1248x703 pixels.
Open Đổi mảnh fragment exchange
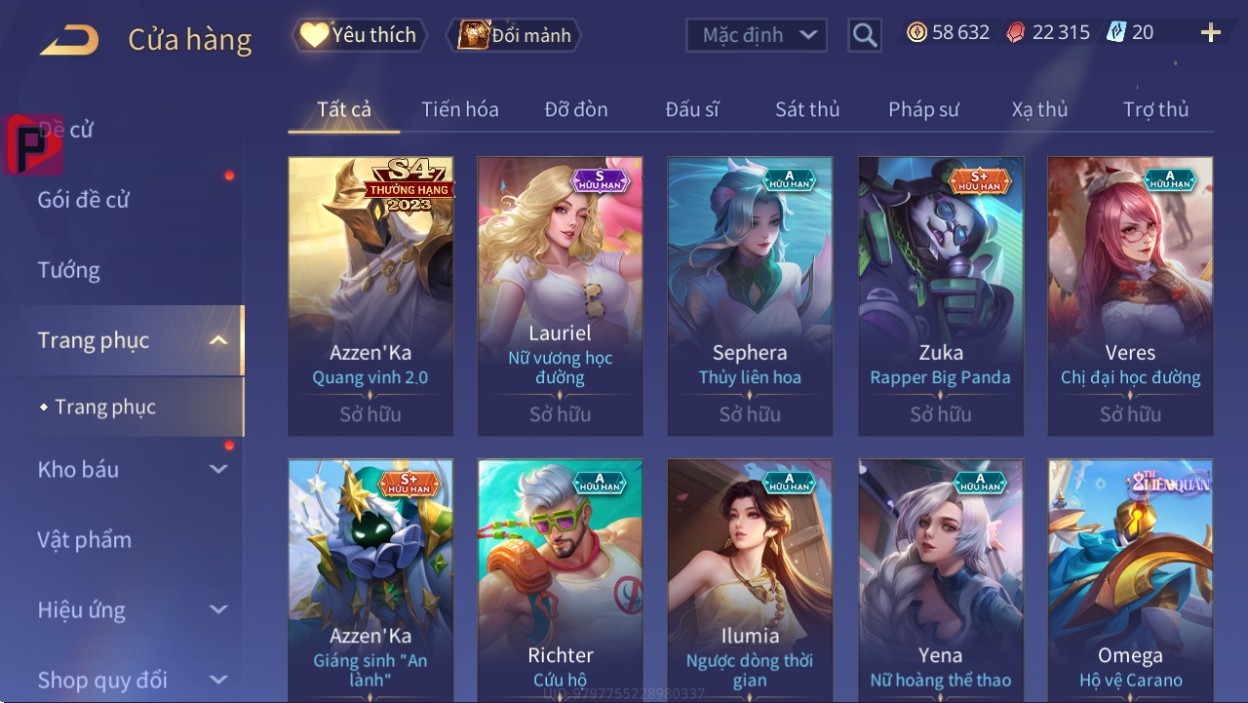point(514,36)
